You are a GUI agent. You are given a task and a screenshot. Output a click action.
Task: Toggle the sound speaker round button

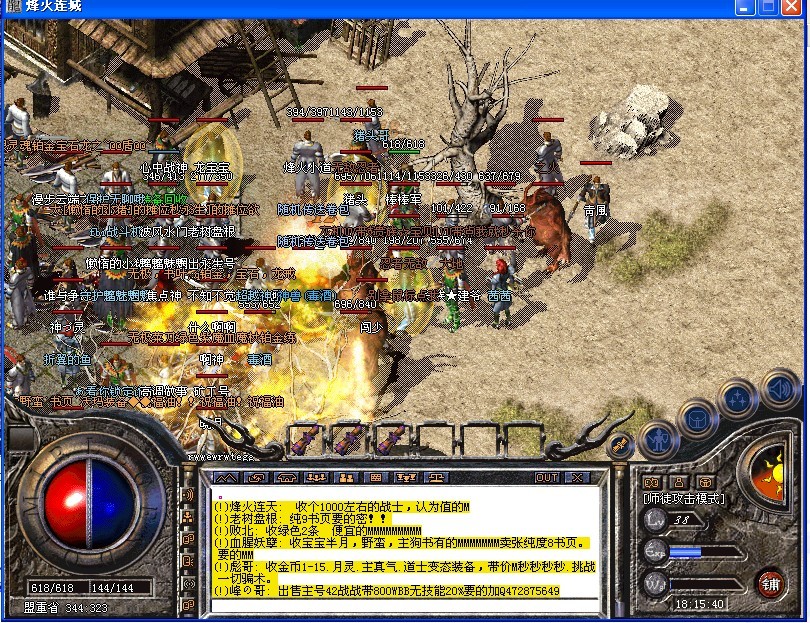pyautogui.click(x=778, y=387)
